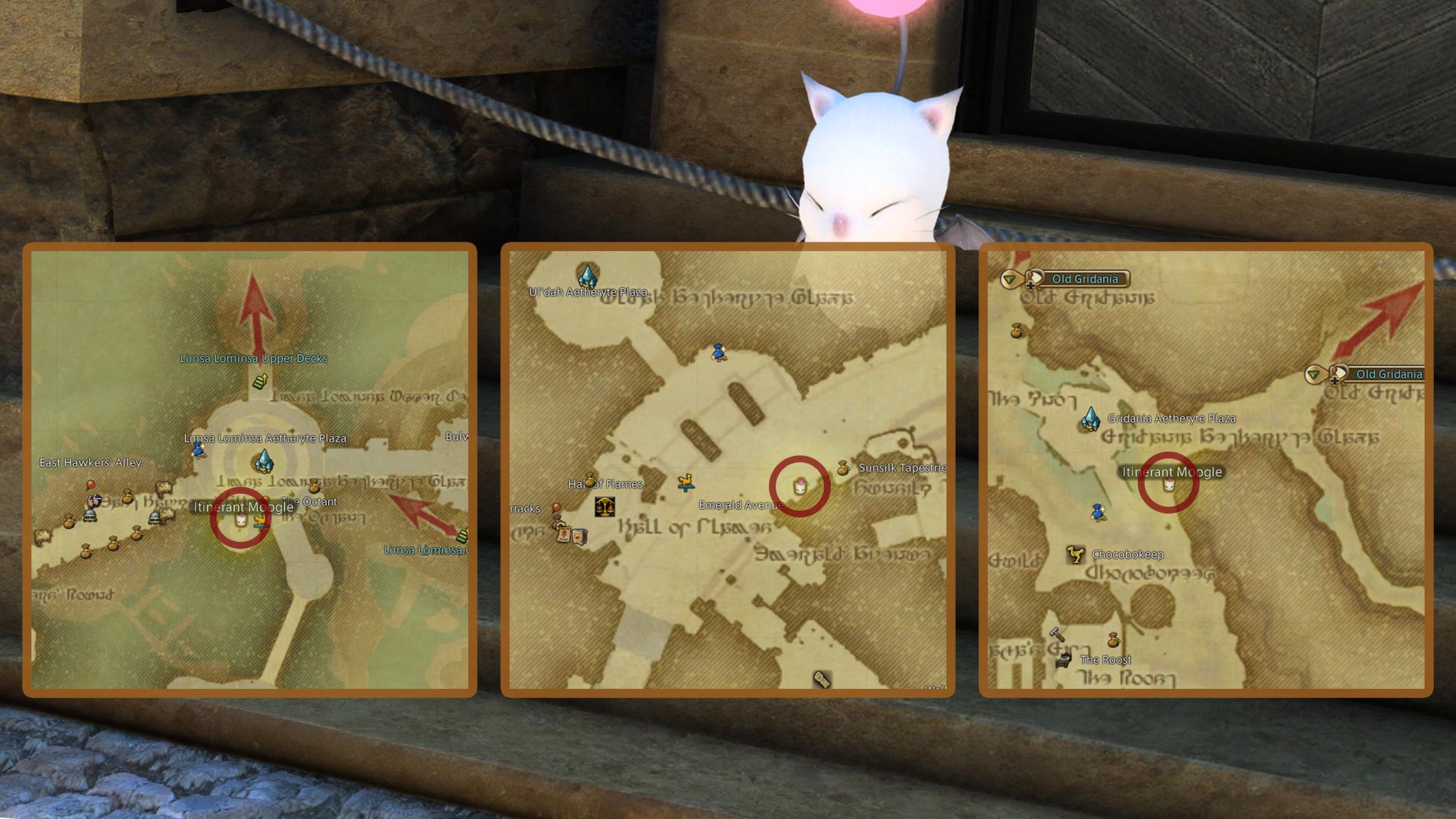Viewport: 1456px width, 819px height.
Task: Select the circled moogle icon on the Gridania map
Action: click(x=1168, y=485)
